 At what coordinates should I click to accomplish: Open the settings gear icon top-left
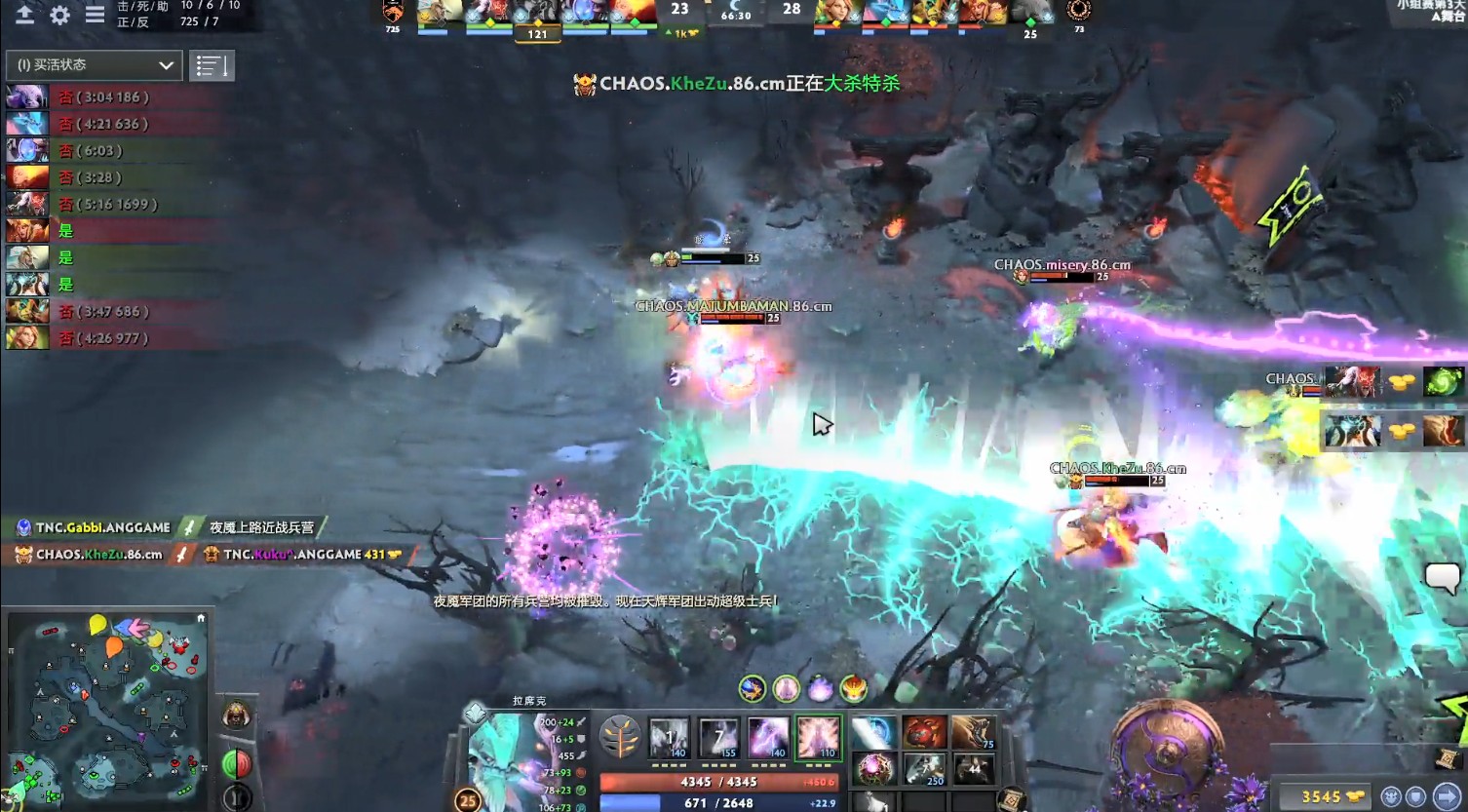(58, 15)
